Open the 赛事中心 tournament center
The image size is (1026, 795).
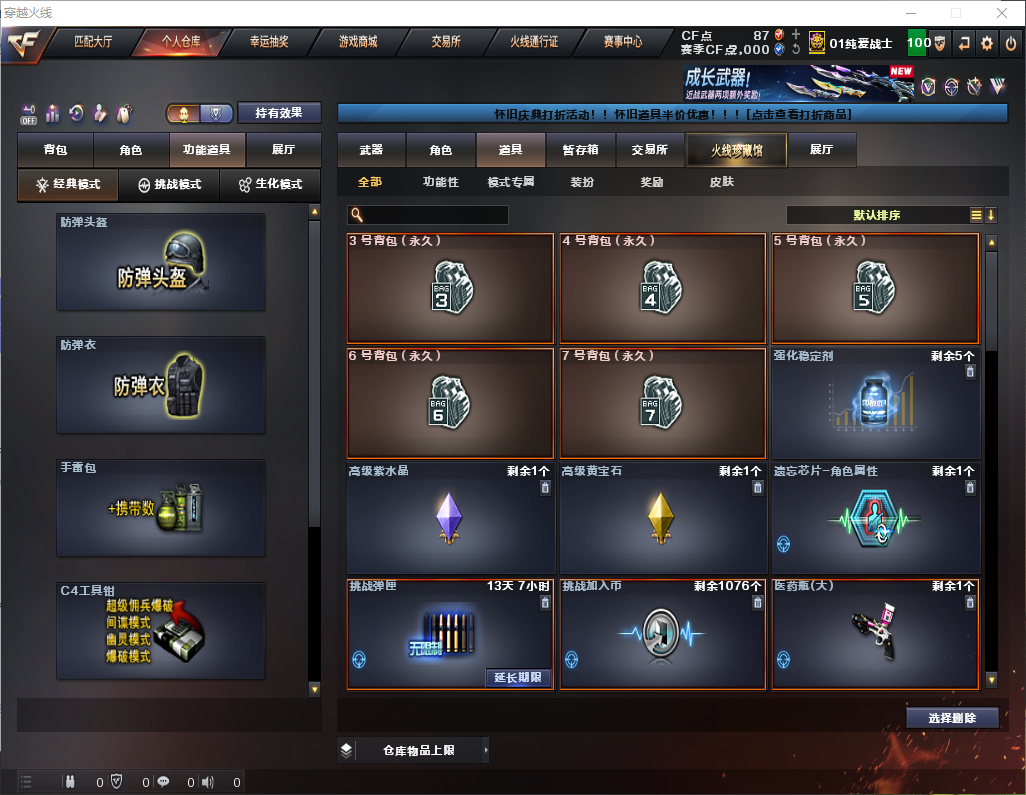(x=622, y=42)
